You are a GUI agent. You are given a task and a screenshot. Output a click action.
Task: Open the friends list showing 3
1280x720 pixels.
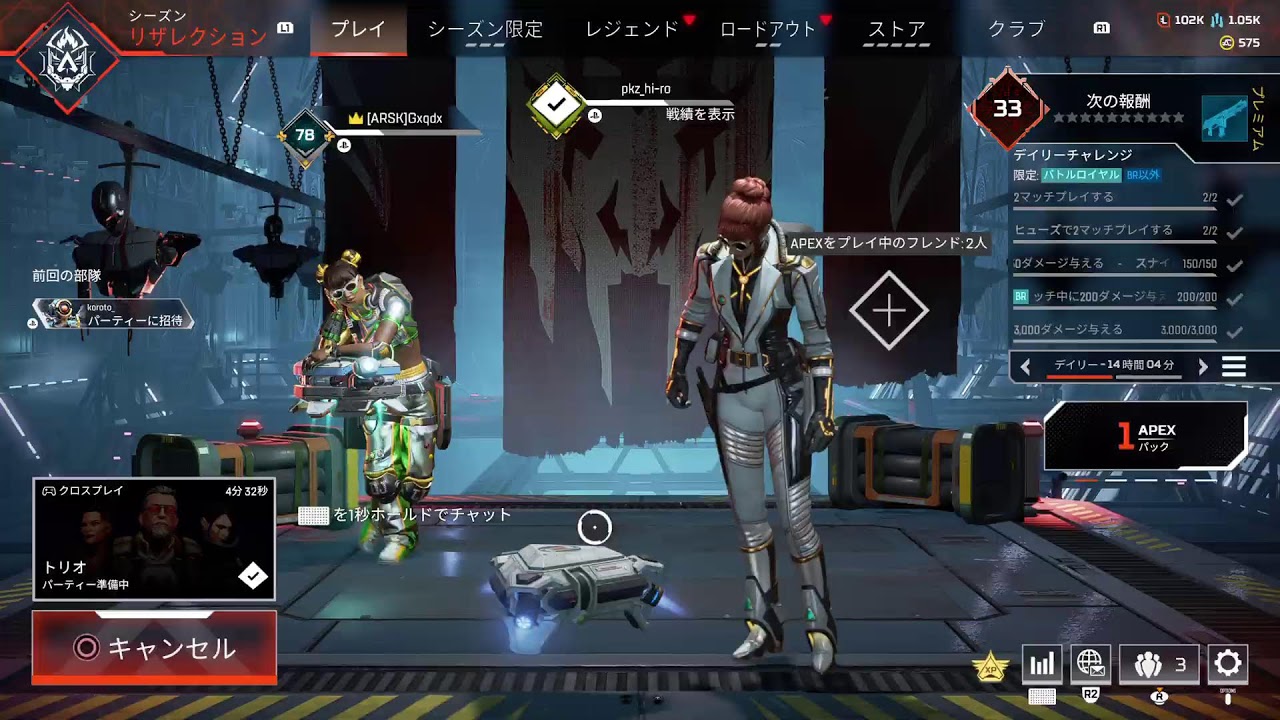[x=1158, y=664]
